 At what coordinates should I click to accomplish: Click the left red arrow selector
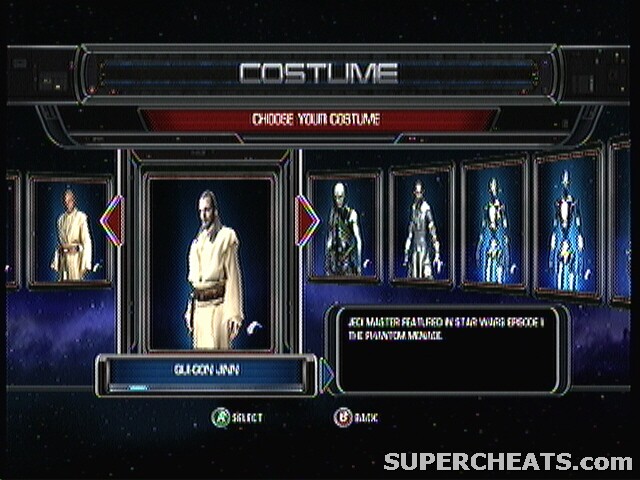[112, 220]
